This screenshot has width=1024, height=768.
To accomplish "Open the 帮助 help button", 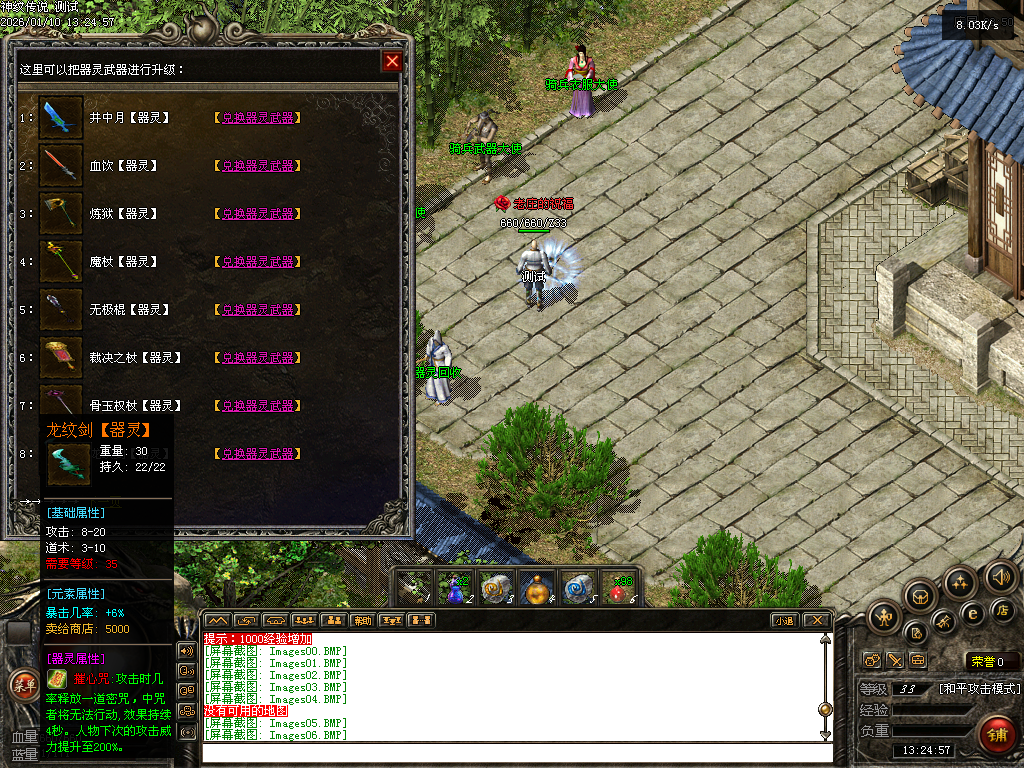I will tap(362, 620).
